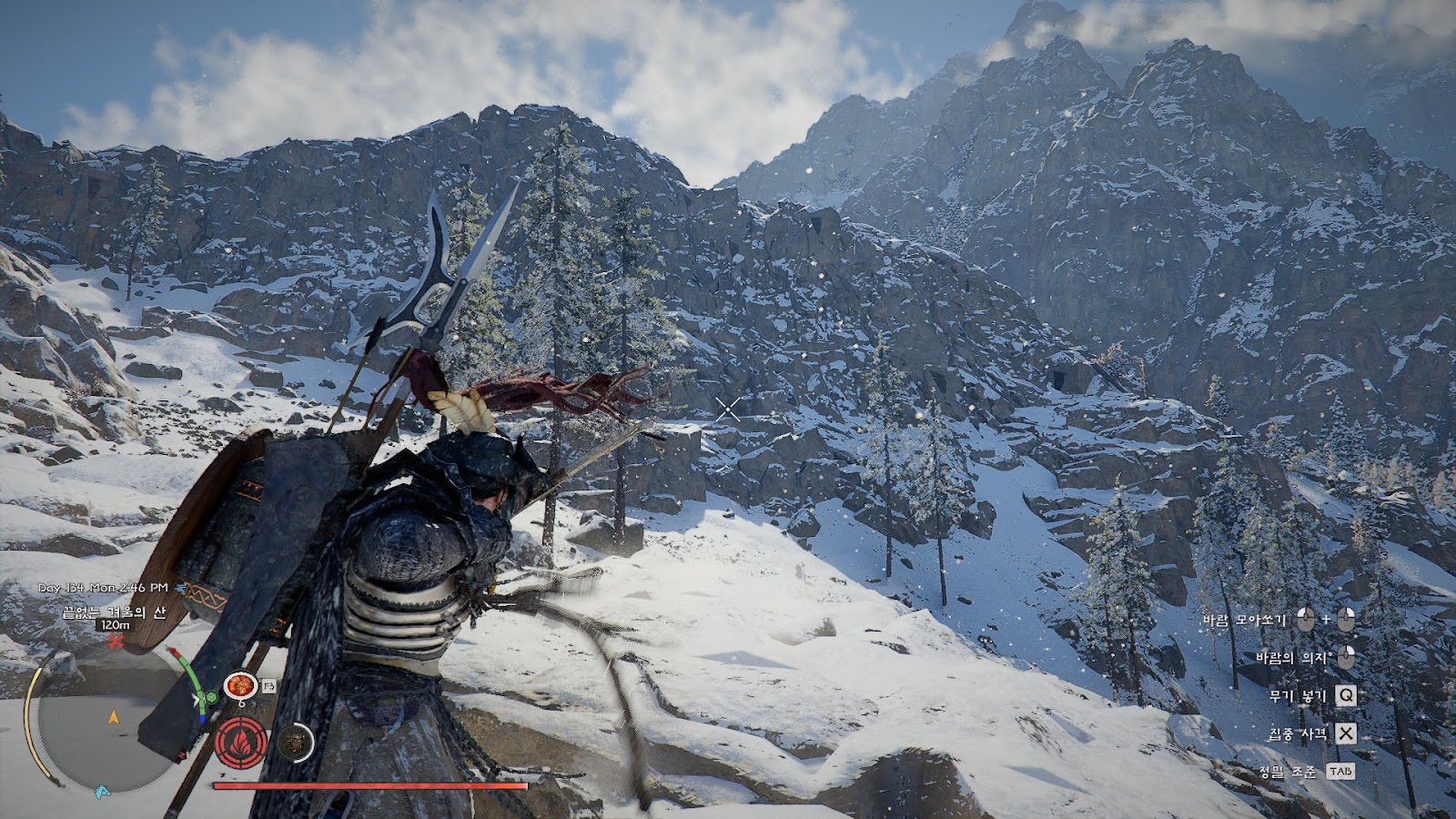1456x819 pixels.
Task: Select the red X quest marker
Action: (116, 642)
